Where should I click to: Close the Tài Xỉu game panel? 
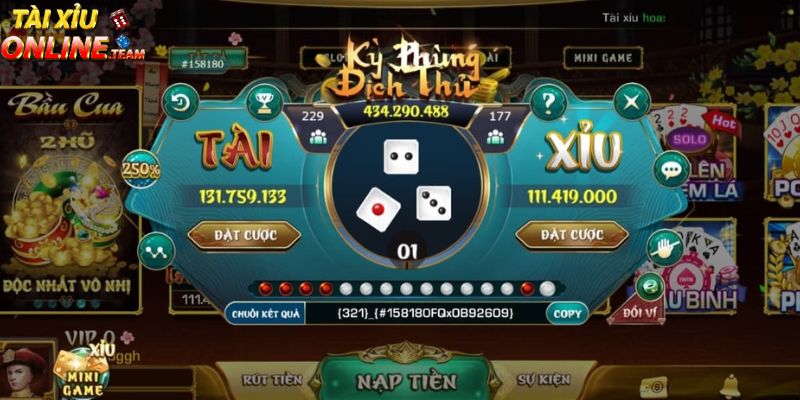[631, 101]
